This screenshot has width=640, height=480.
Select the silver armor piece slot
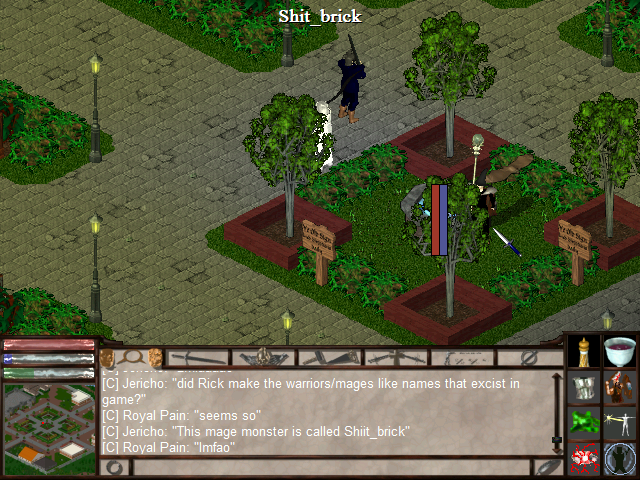click(x=585, y=387)
